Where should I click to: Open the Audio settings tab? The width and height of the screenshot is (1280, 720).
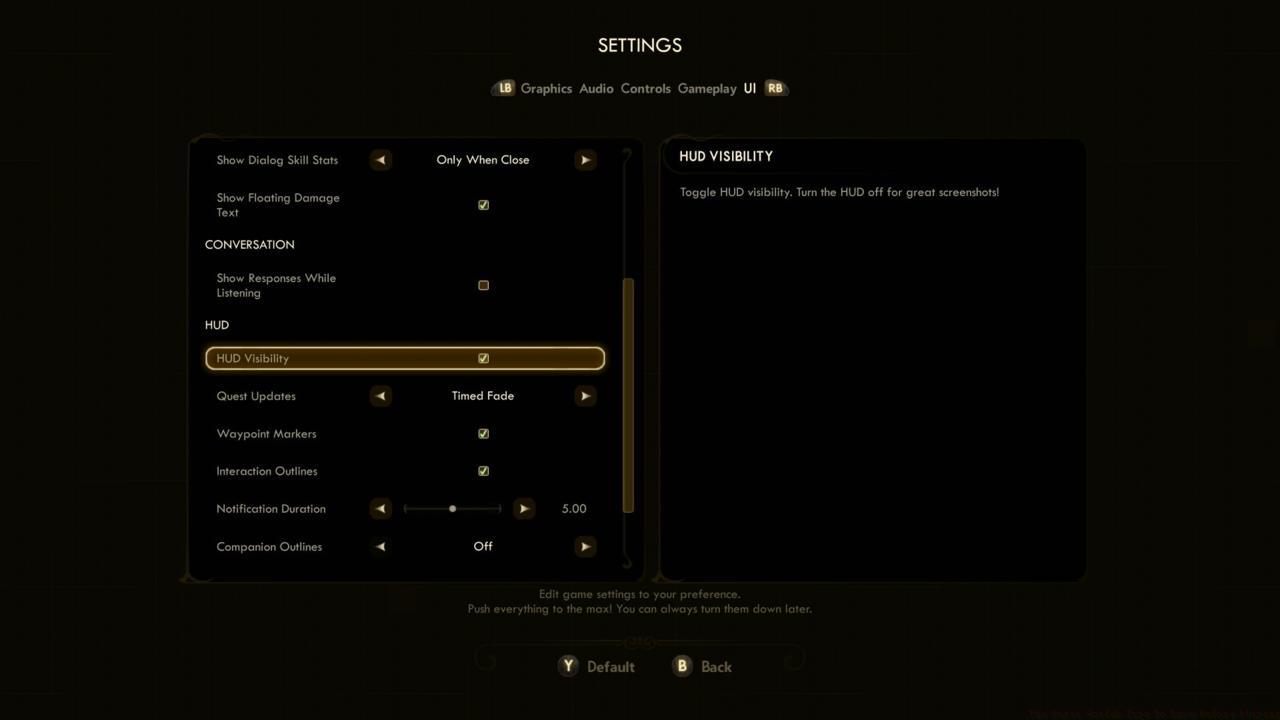(x=596, y=88)
